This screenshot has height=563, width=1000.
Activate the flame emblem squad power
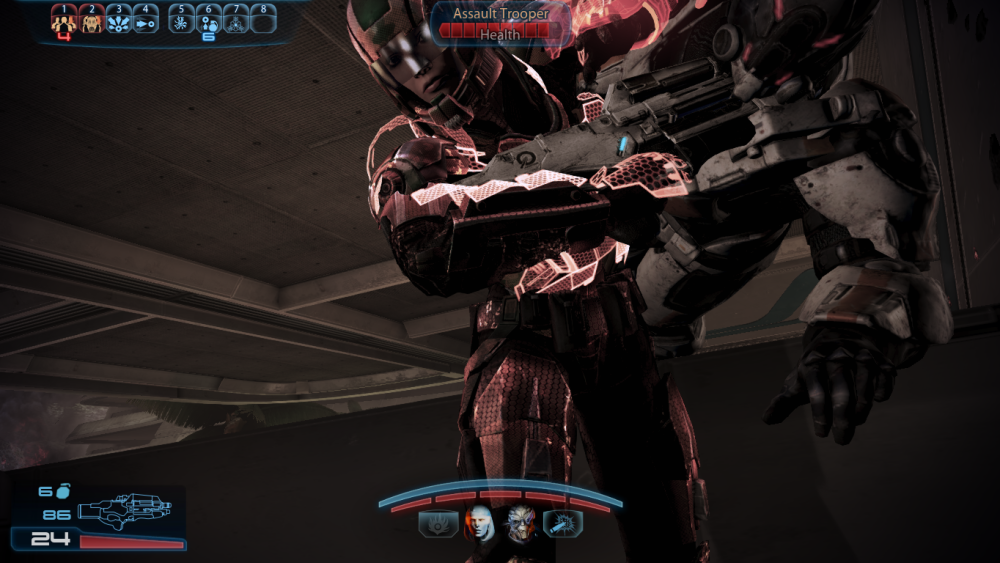click(438, 522)
